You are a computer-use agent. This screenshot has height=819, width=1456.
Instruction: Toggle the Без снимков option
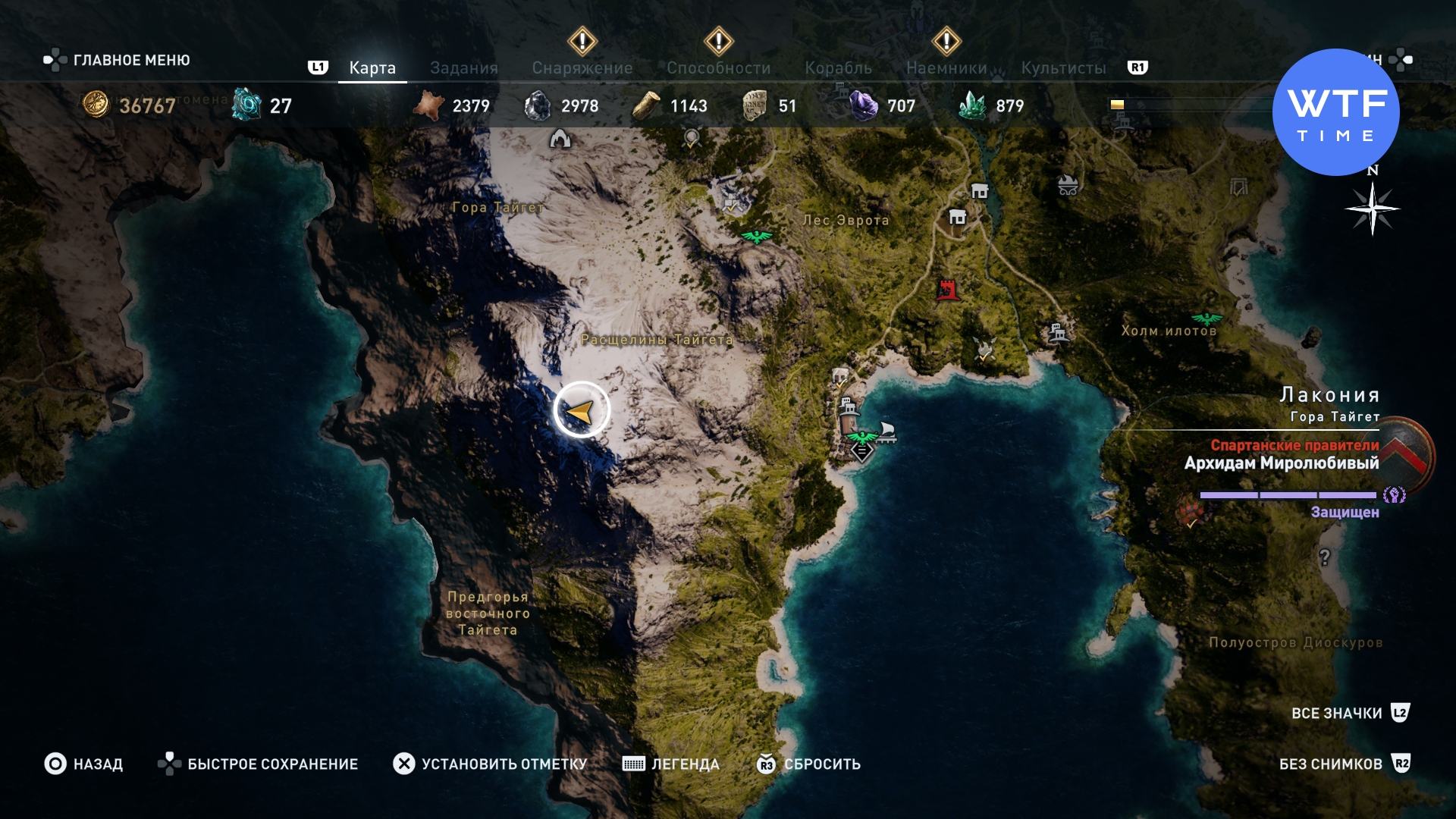coord(1330,764)
